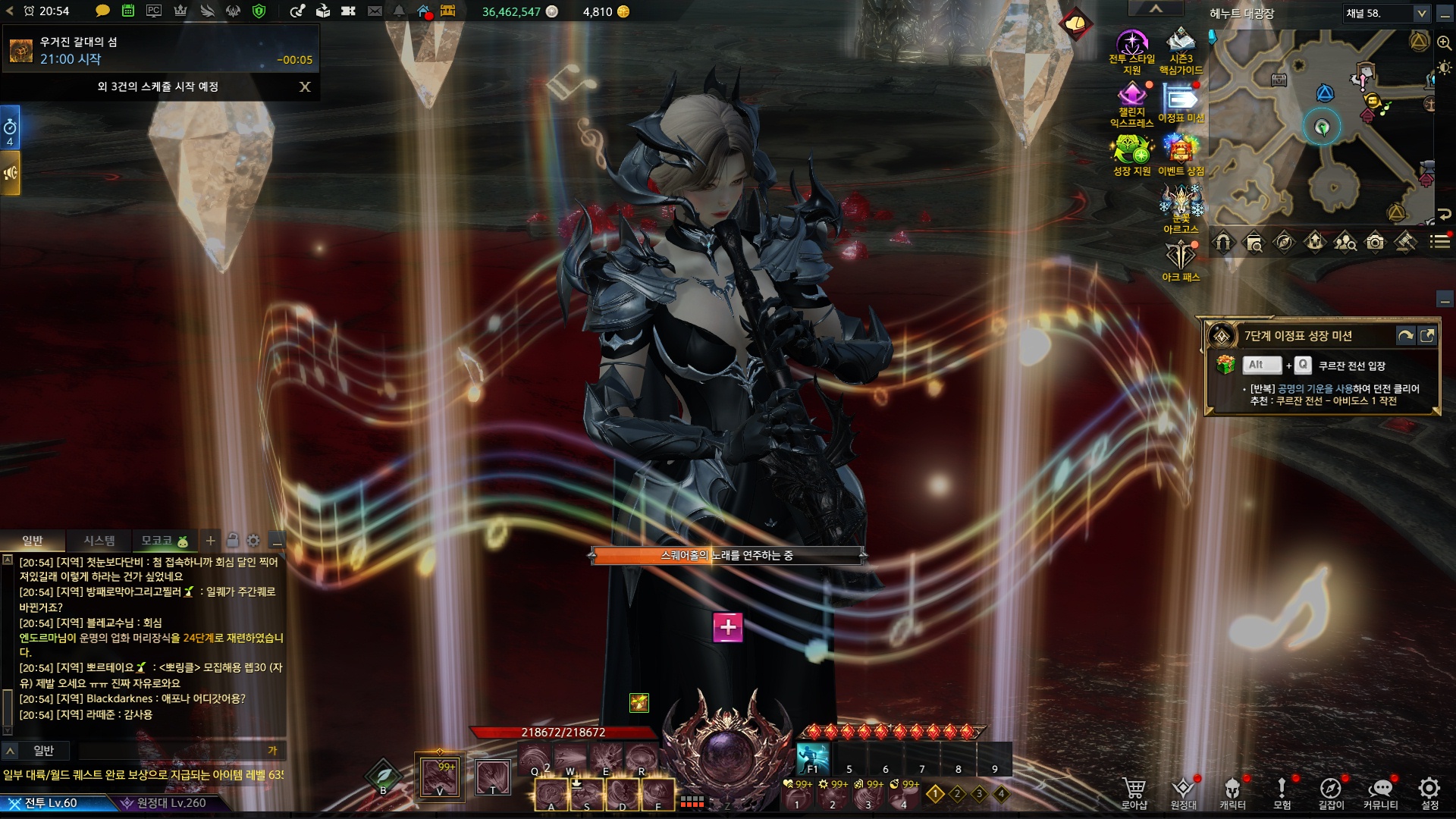Close the schedule notification banner

pos(305,87)
